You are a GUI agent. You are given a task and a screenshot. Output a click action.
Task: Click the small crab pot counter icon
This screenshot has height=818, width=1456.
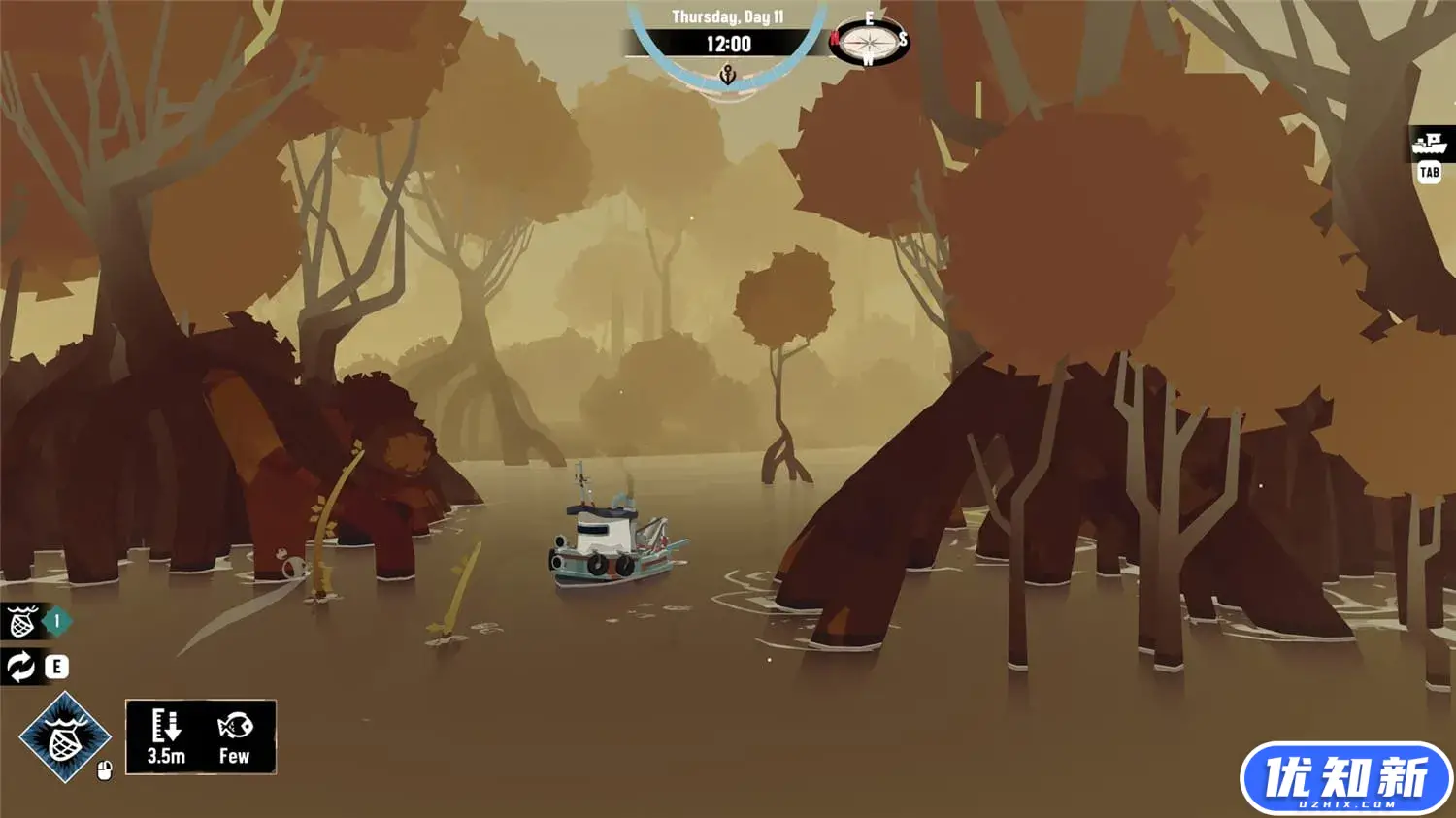pyautogui.click(x=22, y=621)
